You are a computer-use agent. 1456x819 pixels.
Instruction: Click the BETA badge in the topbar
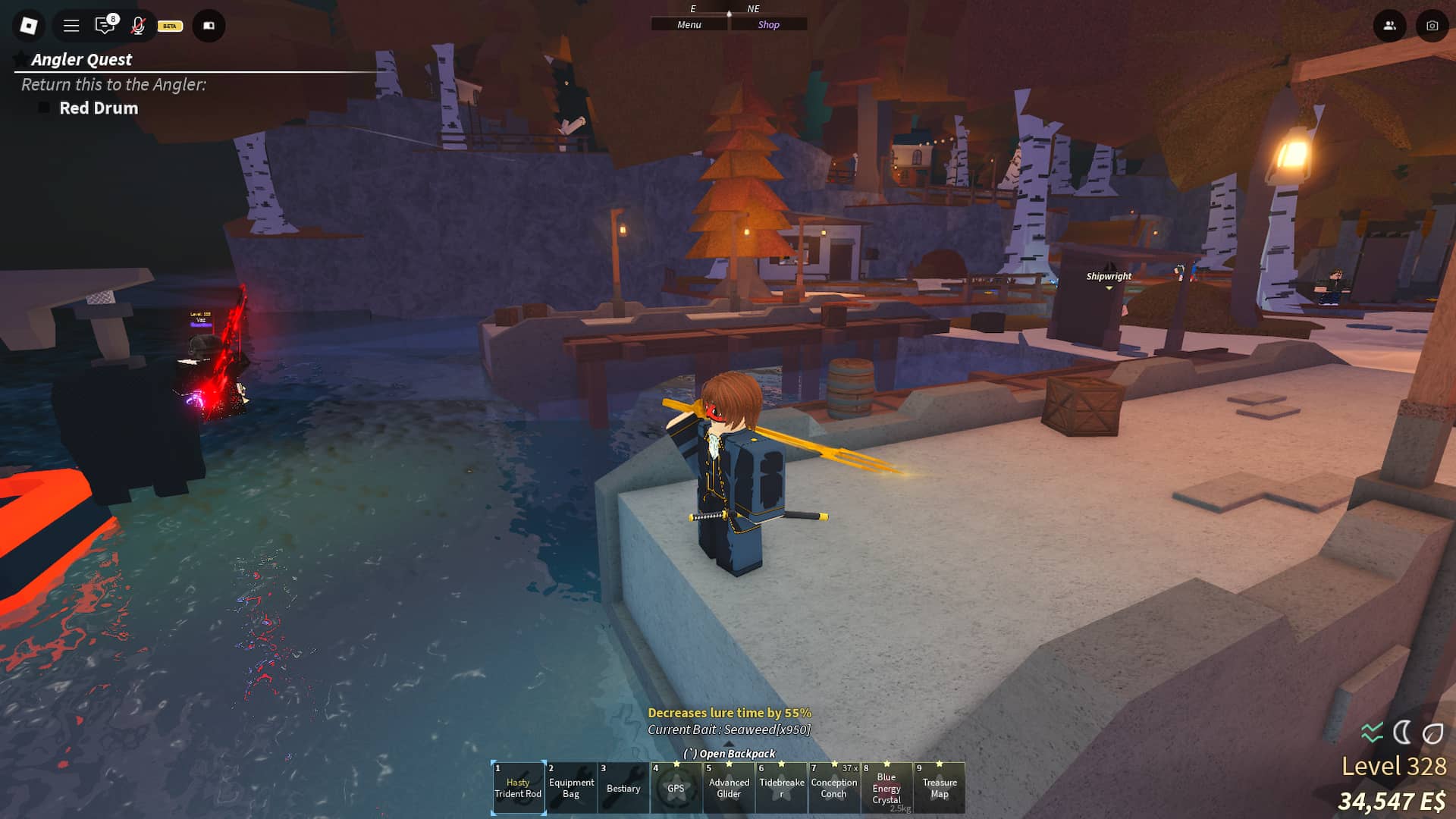tap(168, 27)
